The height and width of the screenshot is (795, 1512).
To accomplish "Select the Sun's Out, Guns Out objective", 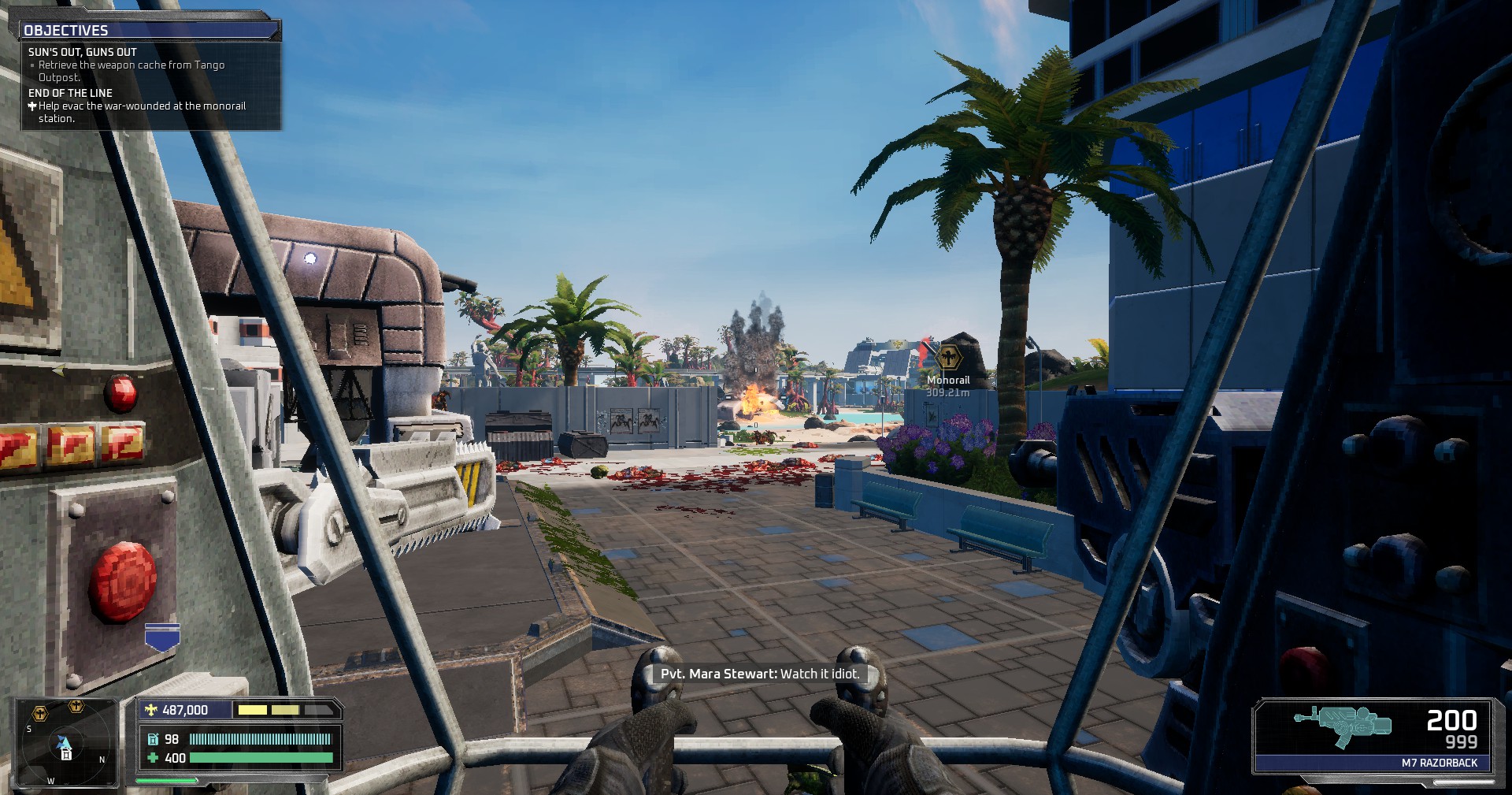I will point(83,52).
